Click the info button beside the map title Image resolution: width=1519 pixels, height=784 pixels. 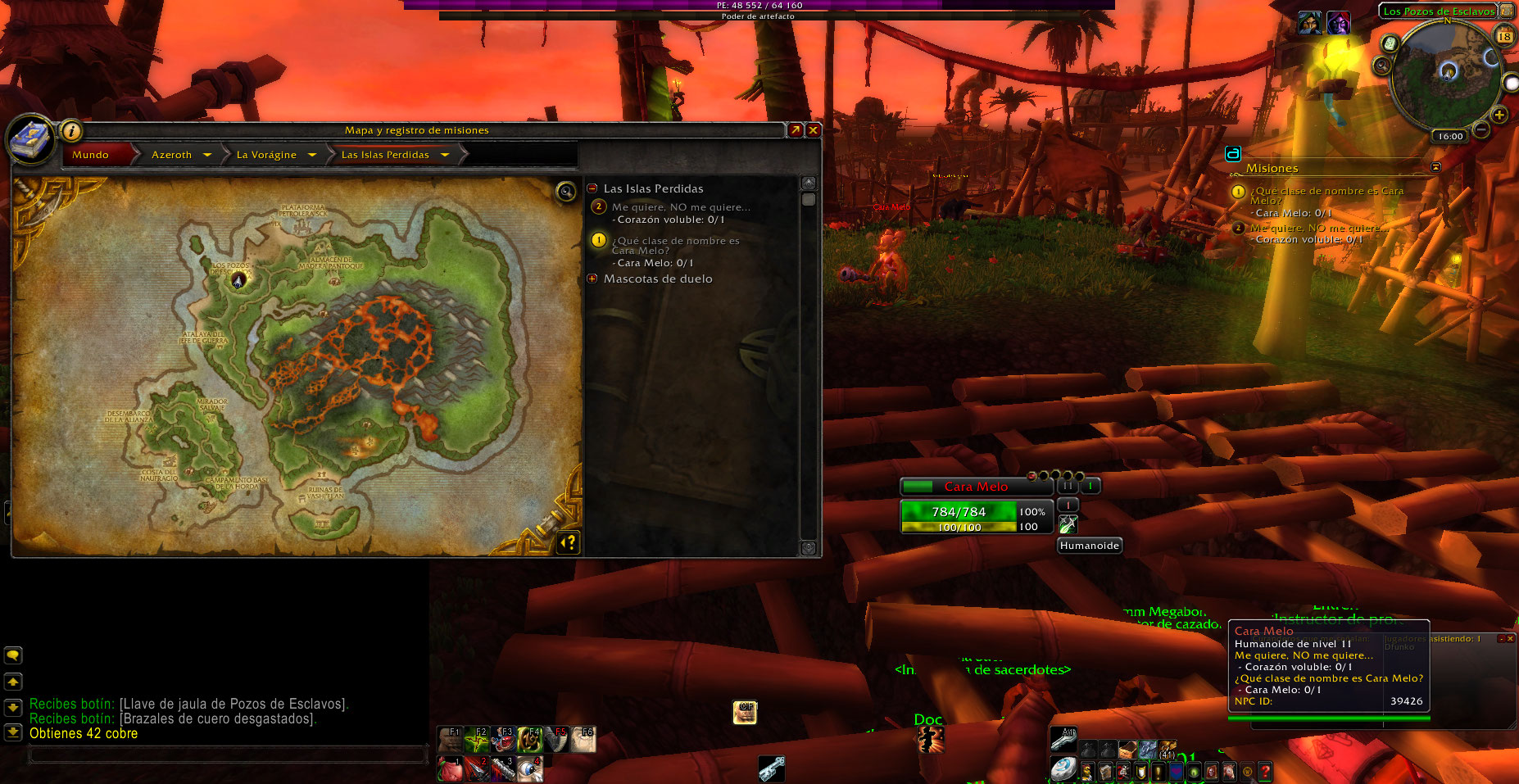[71, 130]
